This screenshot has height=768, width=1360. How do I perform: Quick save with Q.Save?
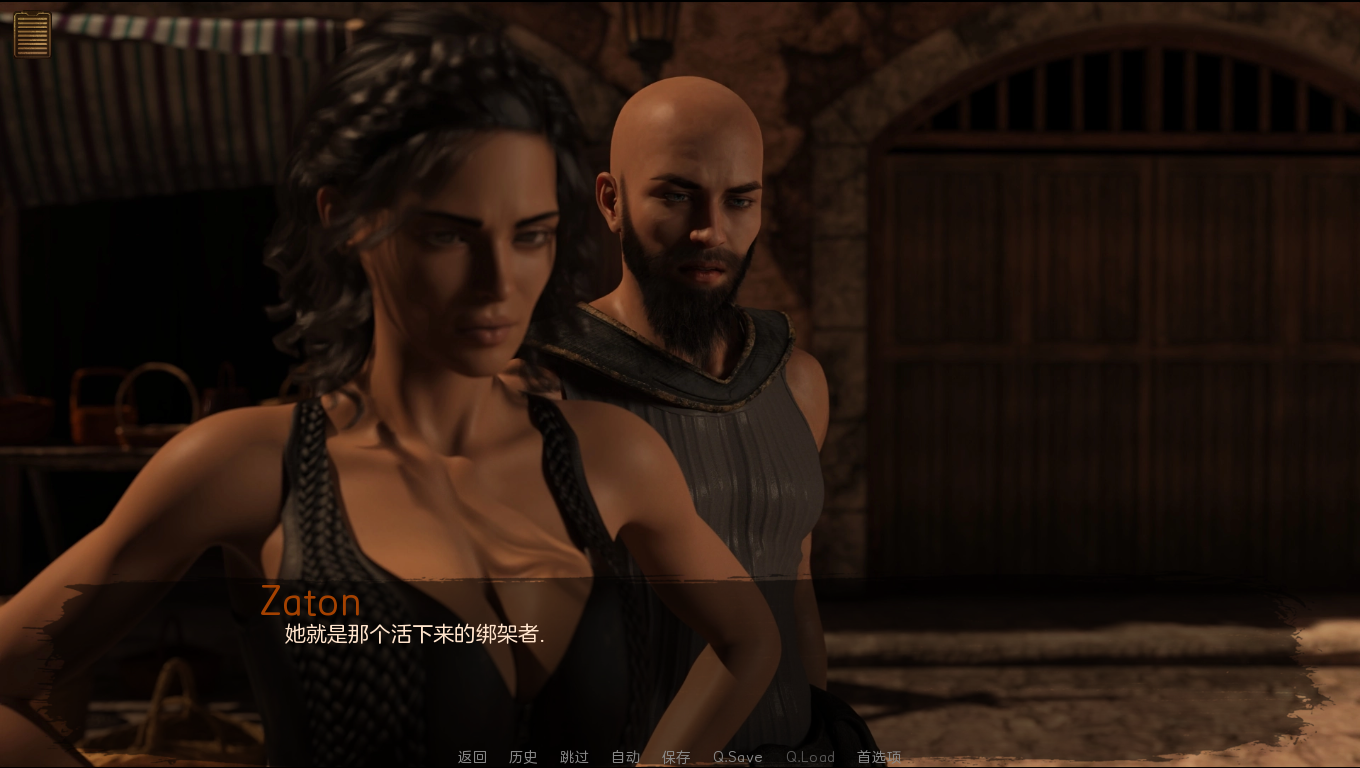(x=737, y=757)
